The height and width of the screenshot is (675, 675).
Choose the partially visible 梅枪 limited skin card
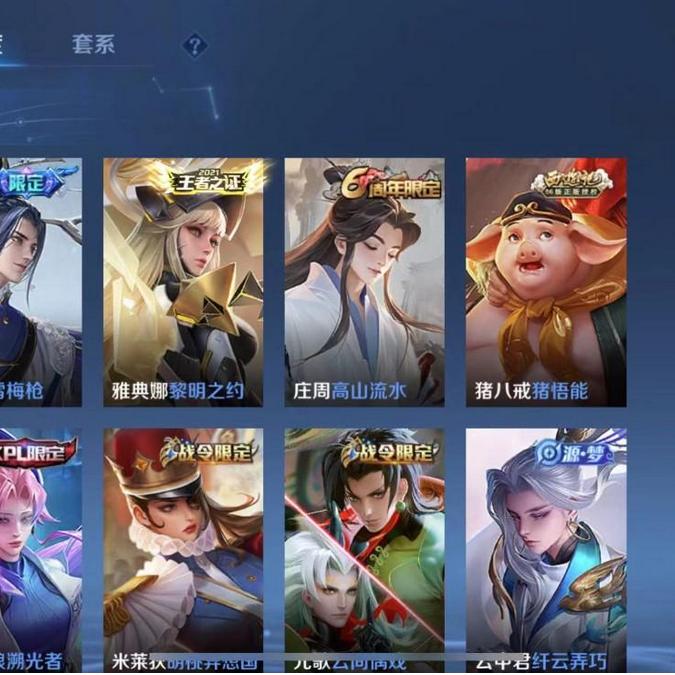click(40, 282)
